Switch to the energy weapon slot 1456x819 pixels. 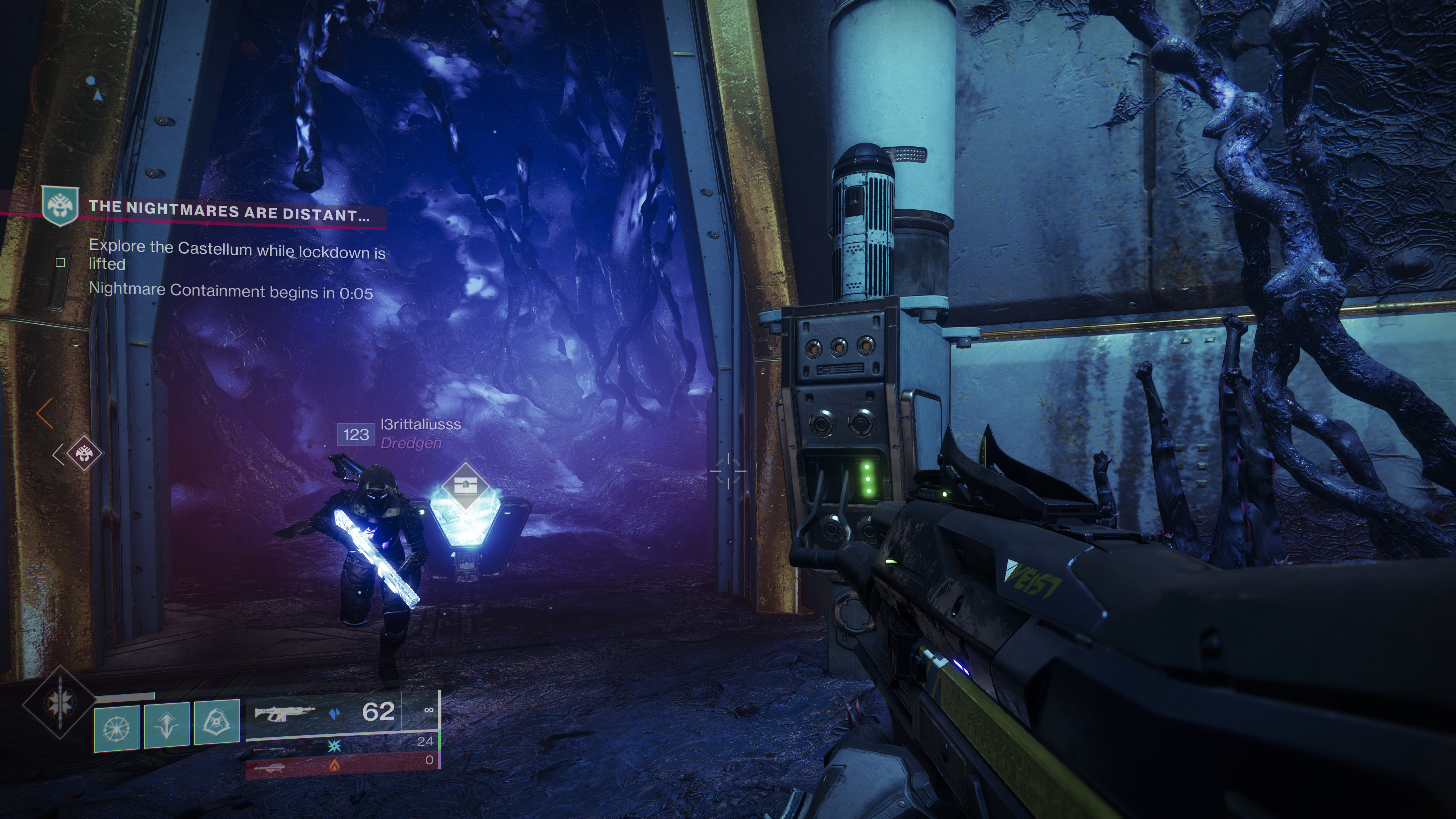342,745
